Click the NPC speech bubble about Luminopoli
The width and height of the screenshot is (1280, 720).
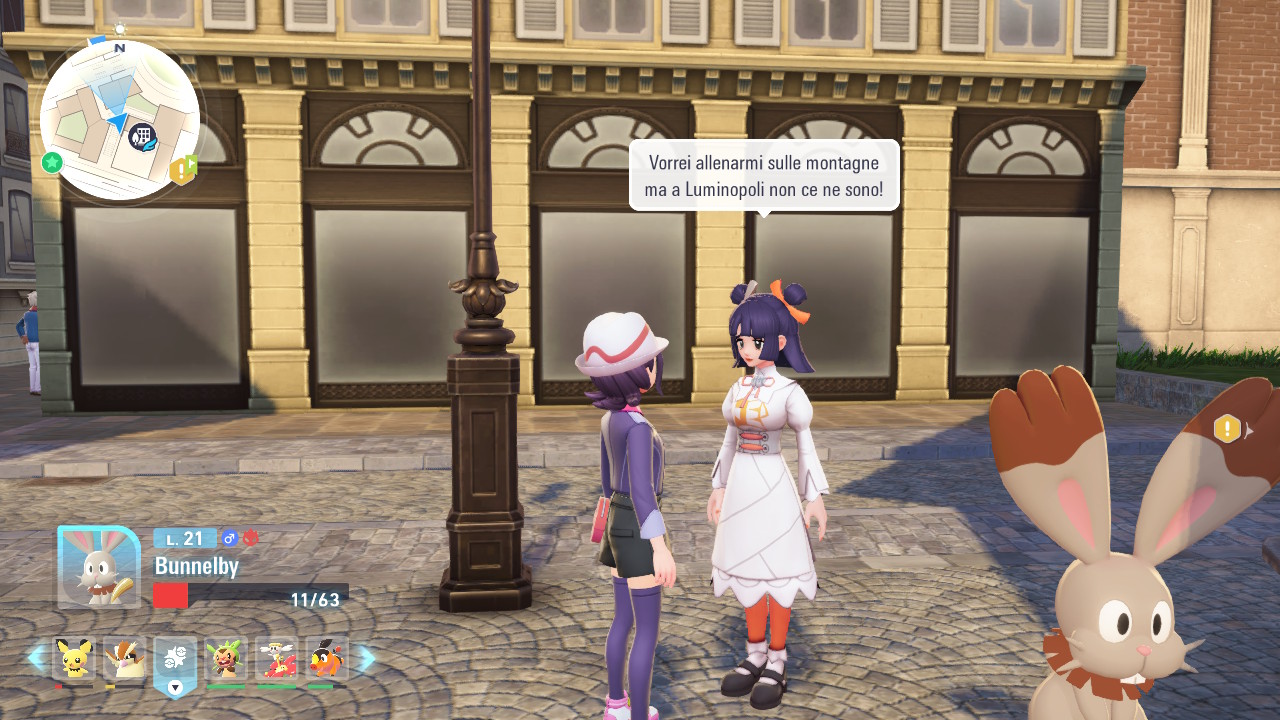coord(764,175)
